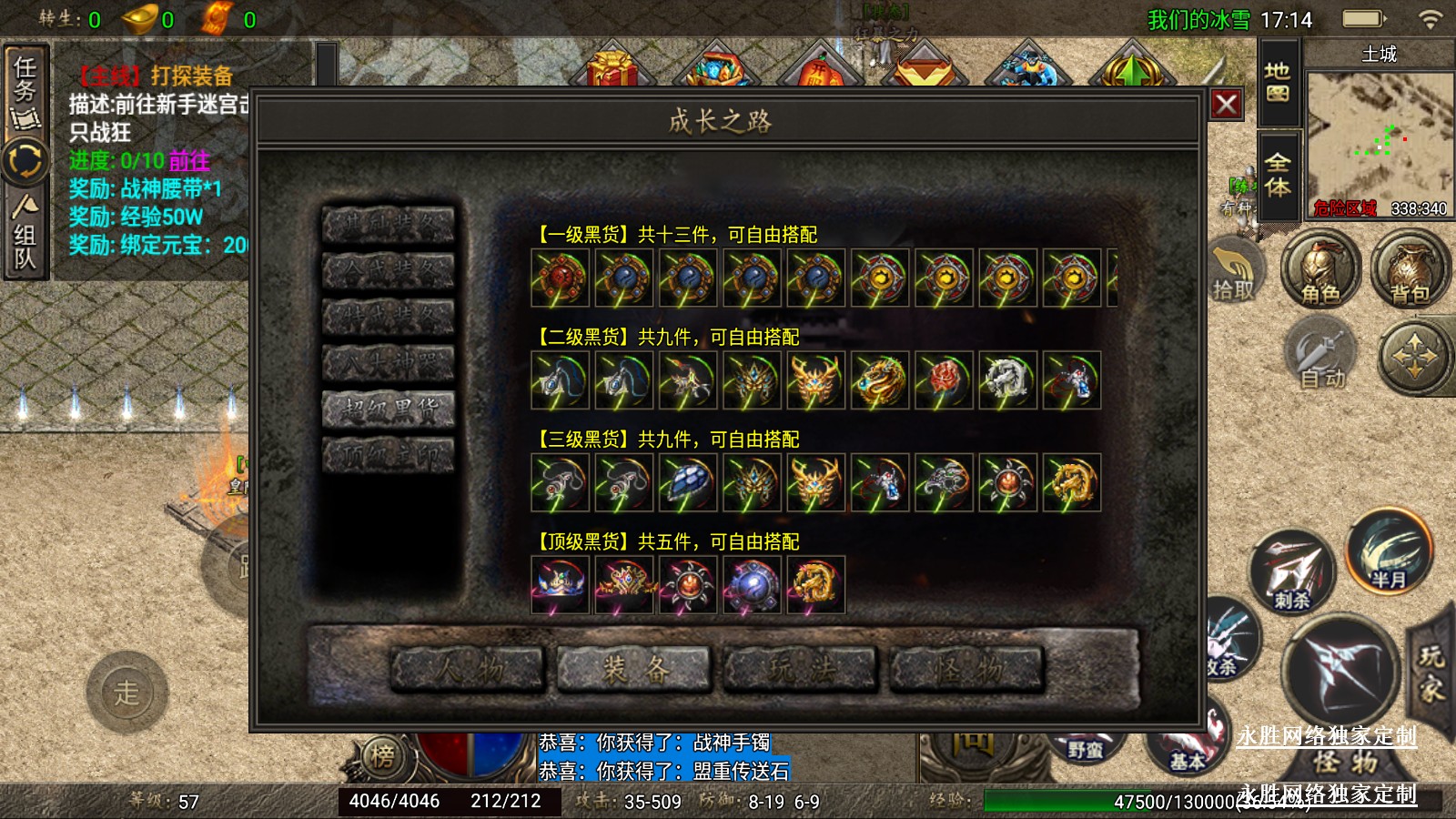Tap the 土城 minimap
The image size is (1456, 819).
pyautogui.click(x=1379, y=136)
